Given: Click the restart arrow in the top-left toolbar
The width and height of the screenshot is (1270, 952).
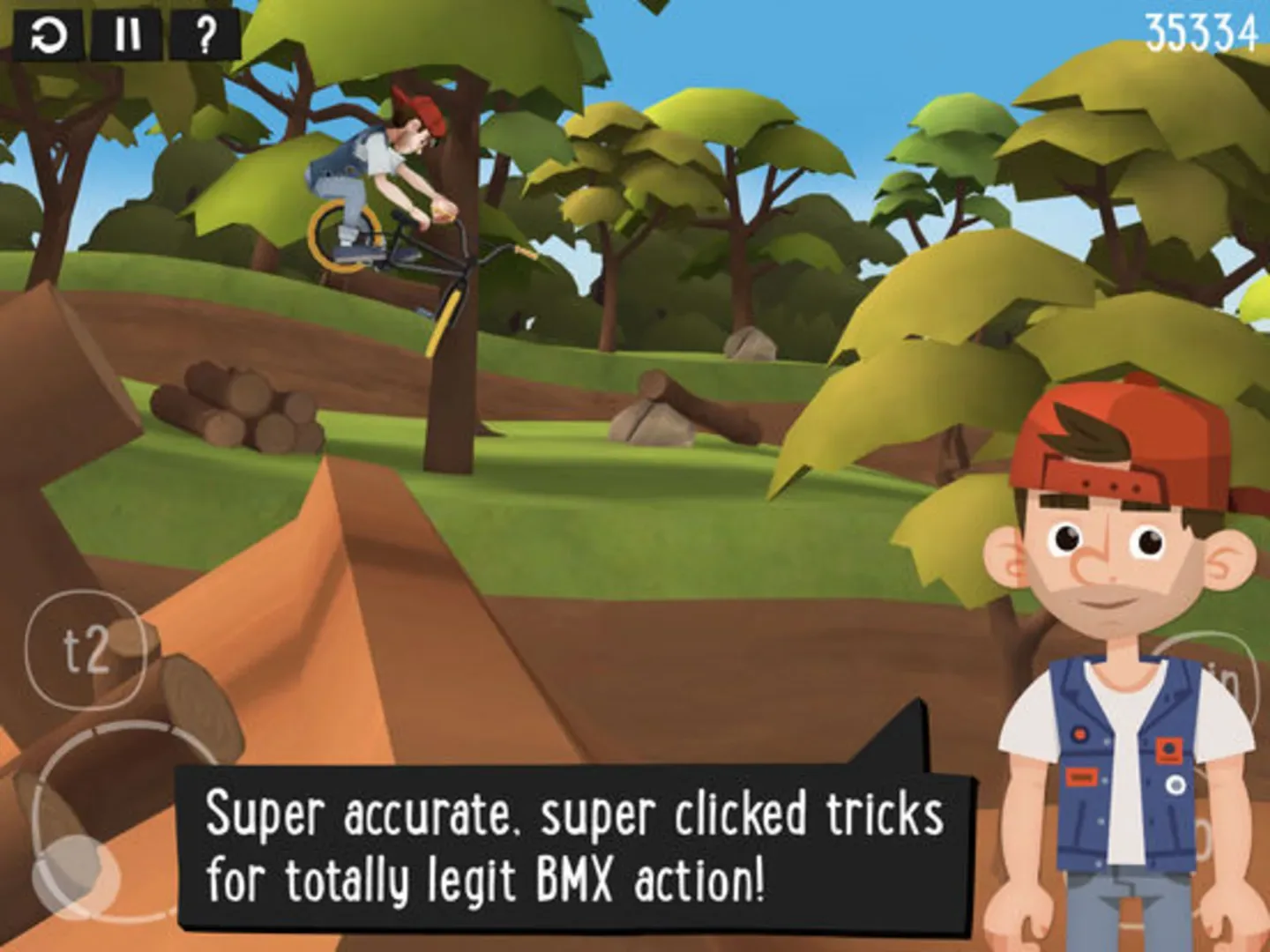Looking at the screenshot, I should 49,35.
